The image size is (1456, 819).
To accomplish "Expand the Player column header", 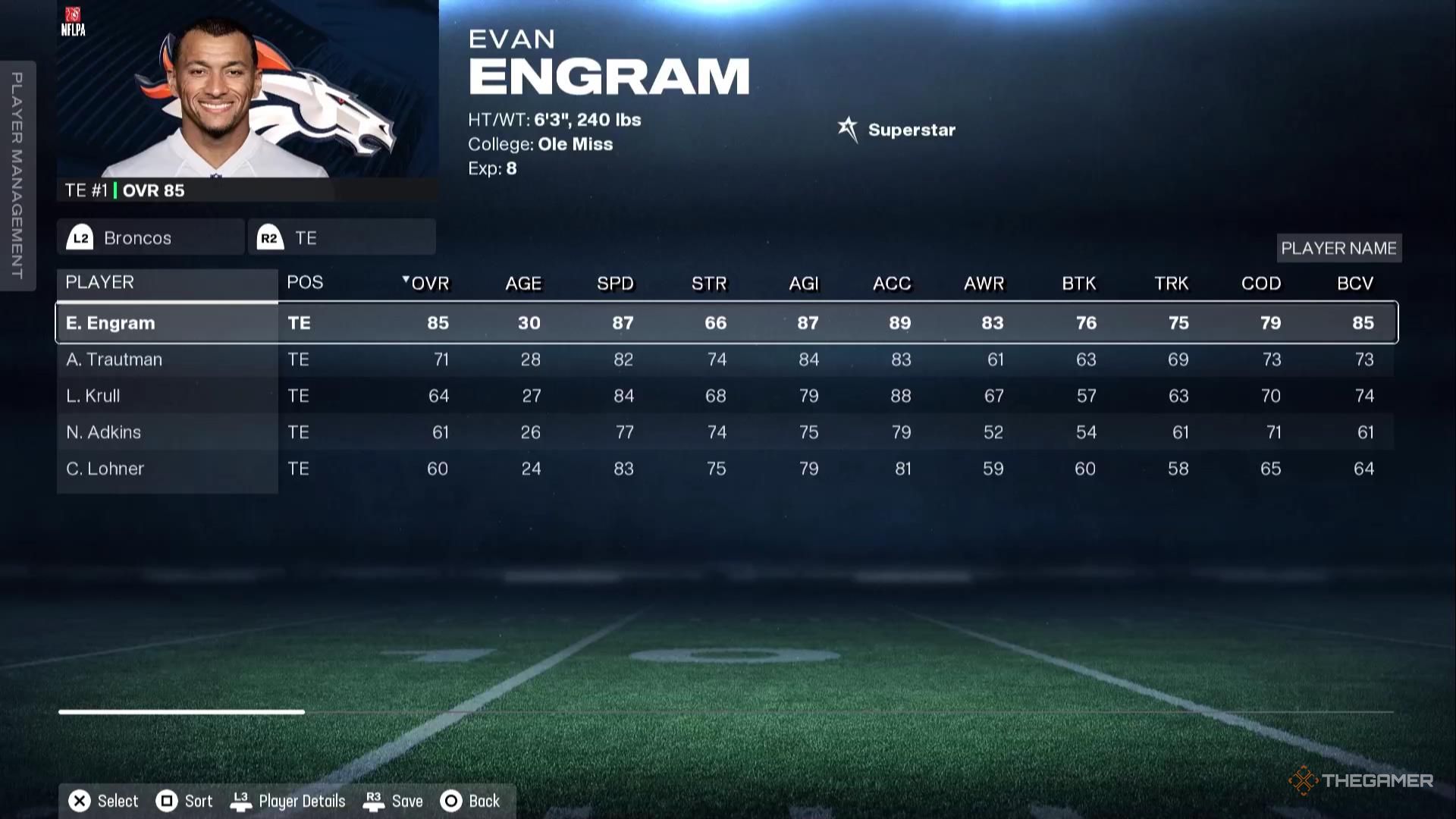I will click(x=99, y=282).
